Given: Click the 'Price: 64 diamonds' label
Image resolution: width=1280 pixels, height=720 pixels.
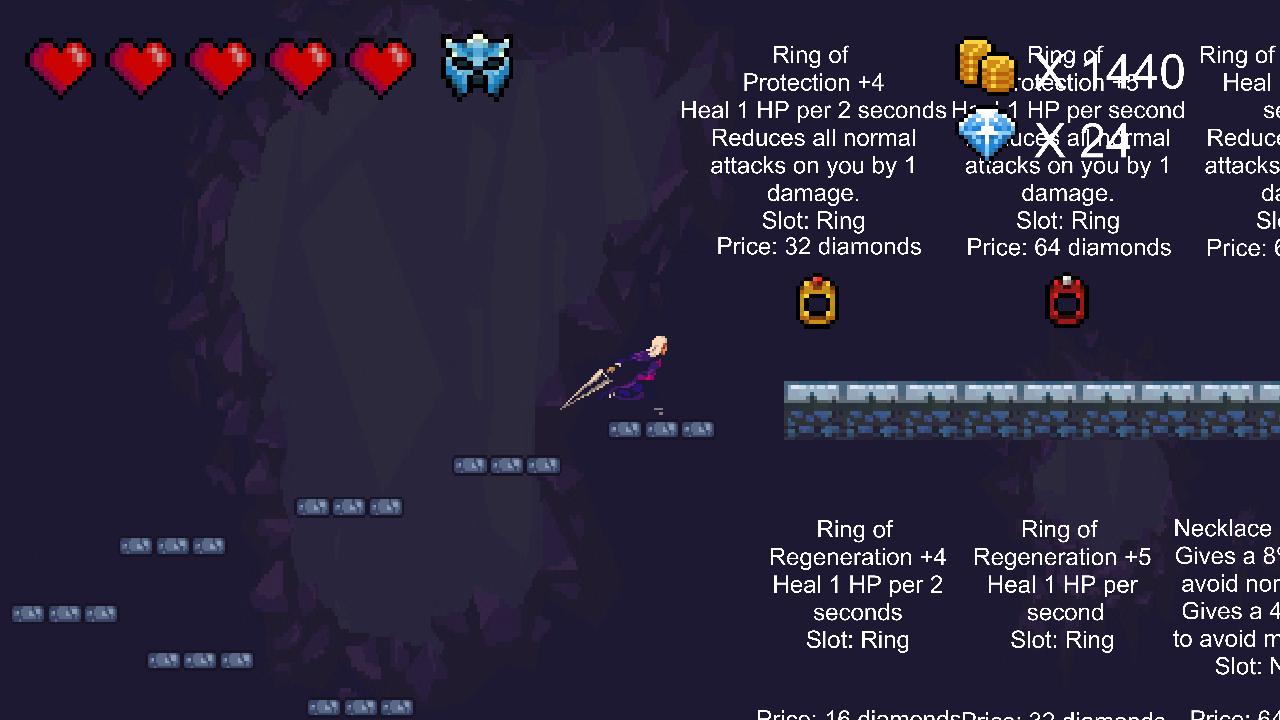Looking at the screenshot, I should coord(1069,247).
